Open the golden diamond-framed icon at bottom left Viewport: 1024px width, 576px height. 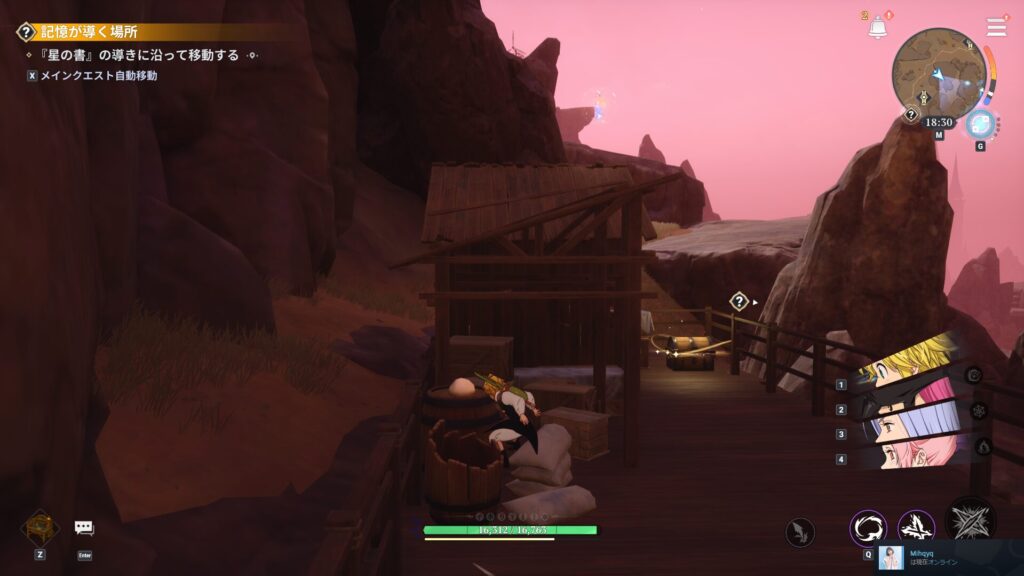pos(40,526)
